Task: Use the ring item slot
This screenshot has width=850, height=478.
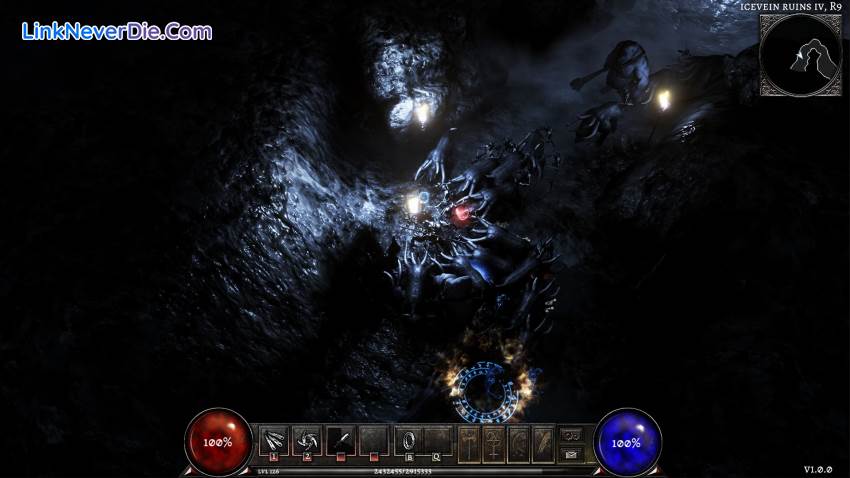Action: [409, 439]
